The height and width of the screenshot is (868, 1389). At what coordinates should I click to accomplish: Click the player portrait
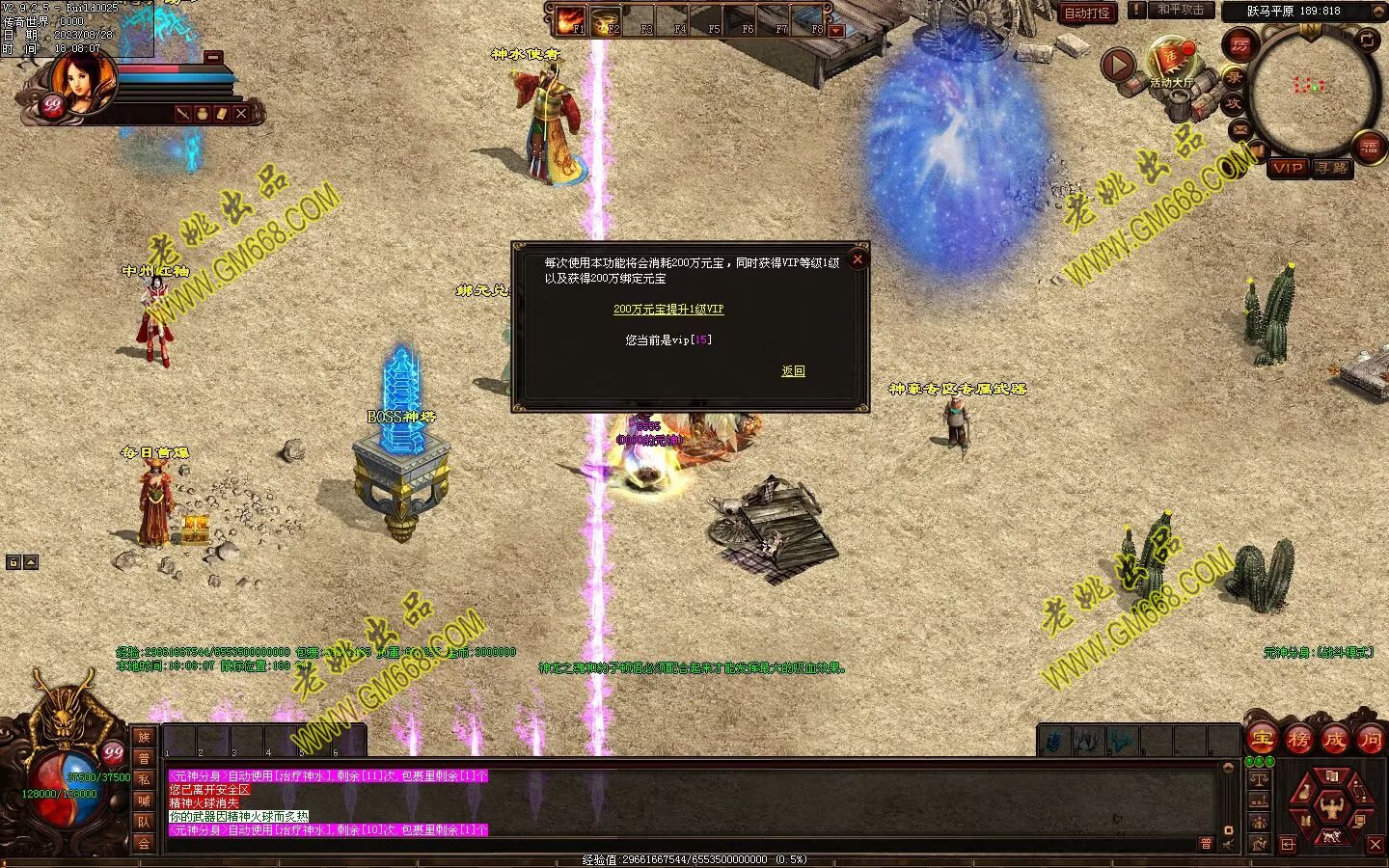point(82,81)
